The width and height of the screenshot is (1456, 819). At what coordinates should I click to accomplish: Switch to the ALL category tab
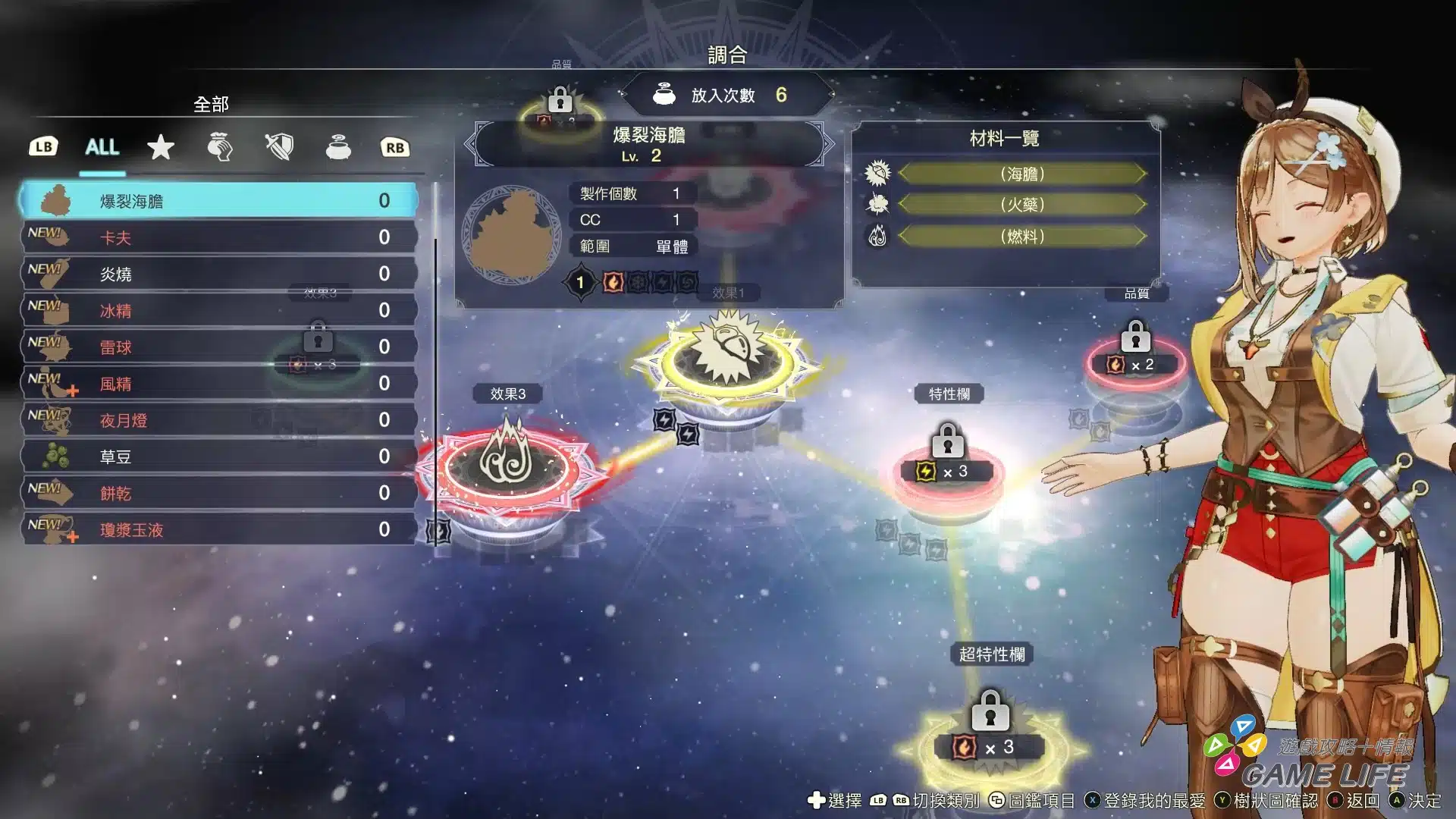[102, 147]
